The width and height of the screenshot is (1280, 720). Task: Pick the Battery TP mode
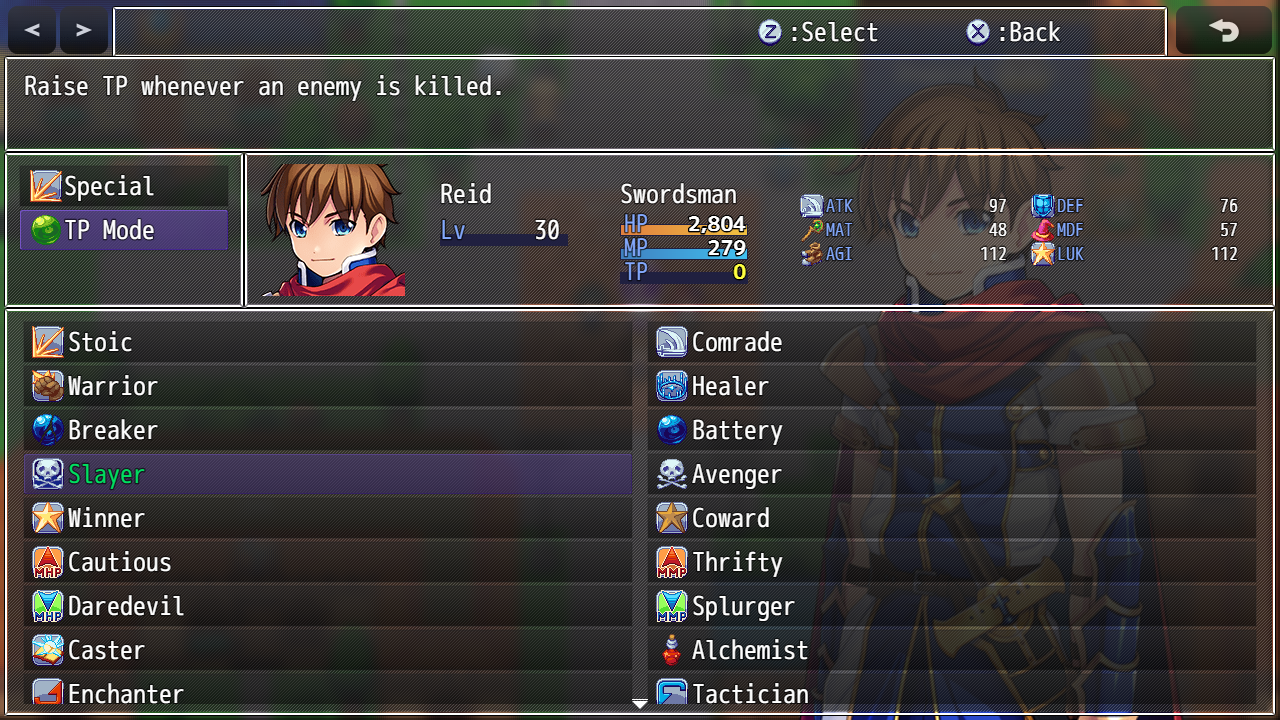952,431
